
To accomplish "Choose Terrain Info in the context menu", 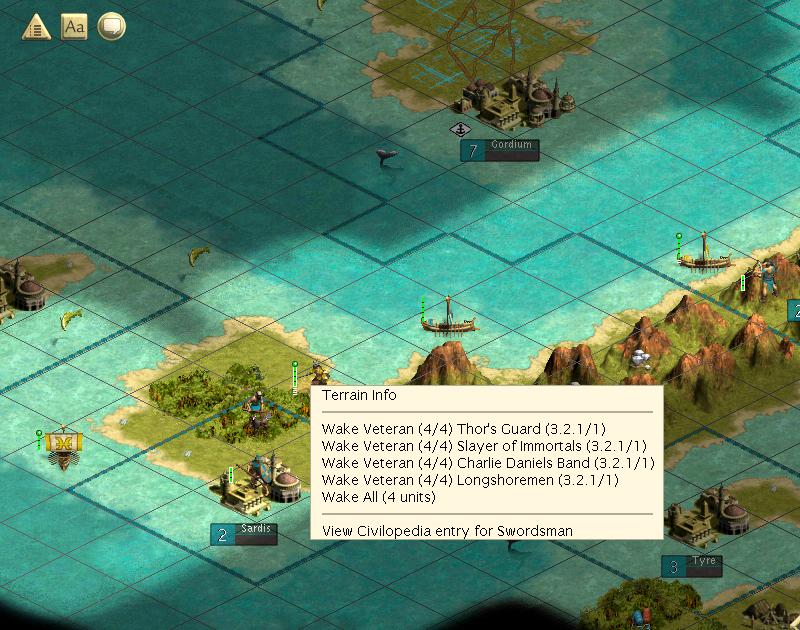I will point(359,395).
